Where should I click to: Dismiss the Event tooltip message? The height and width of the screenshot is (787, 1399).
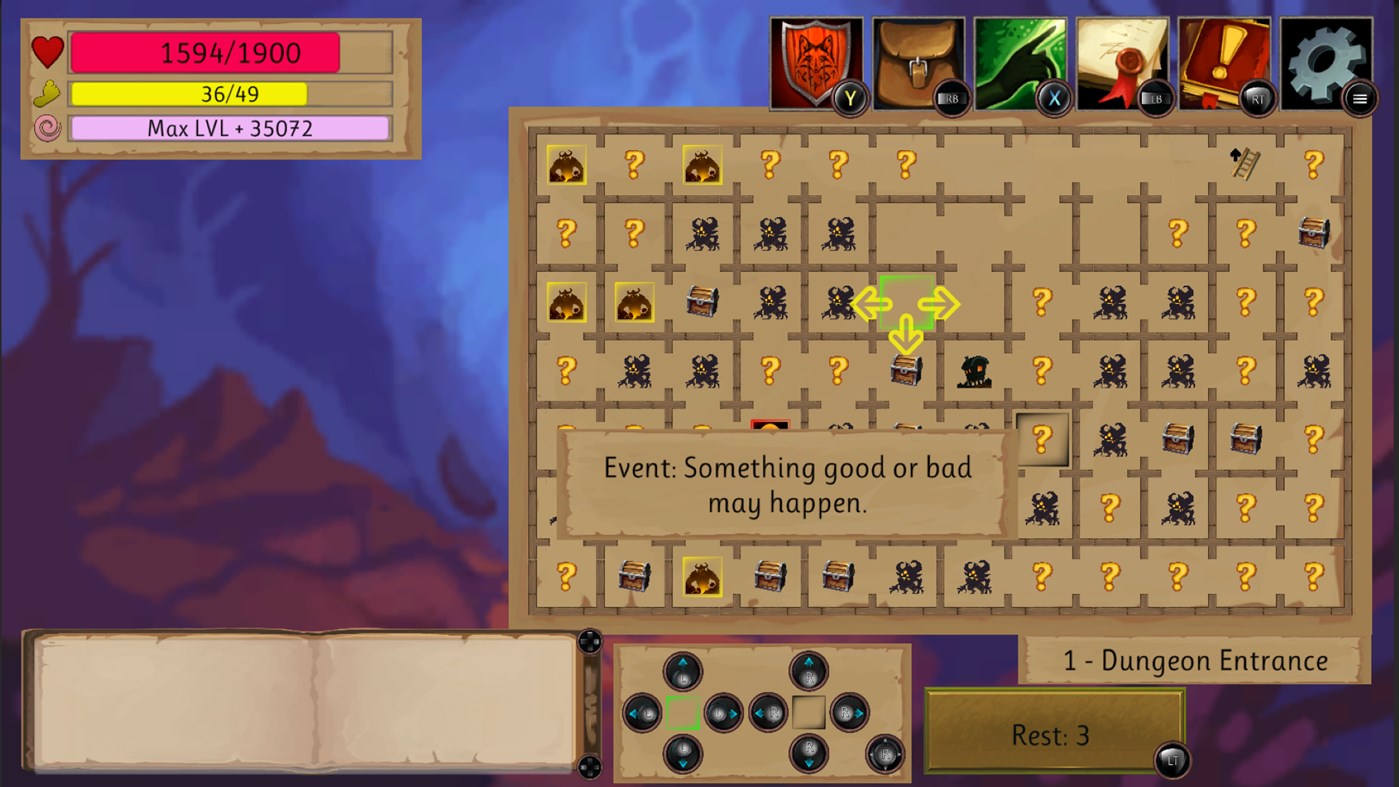(785, 485)
